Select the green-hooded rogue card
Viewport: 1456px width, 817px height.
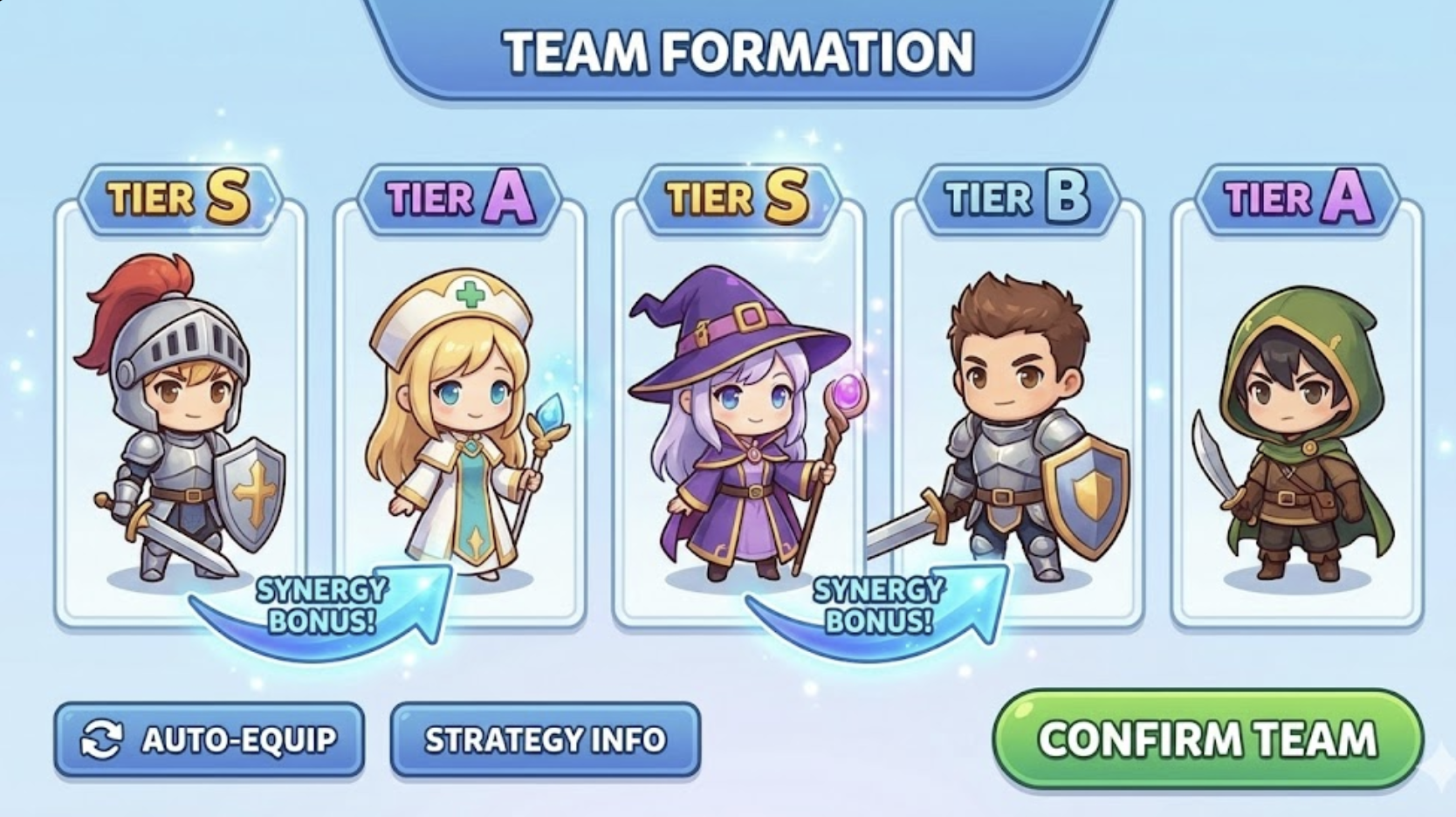(x=1297, y=410)
